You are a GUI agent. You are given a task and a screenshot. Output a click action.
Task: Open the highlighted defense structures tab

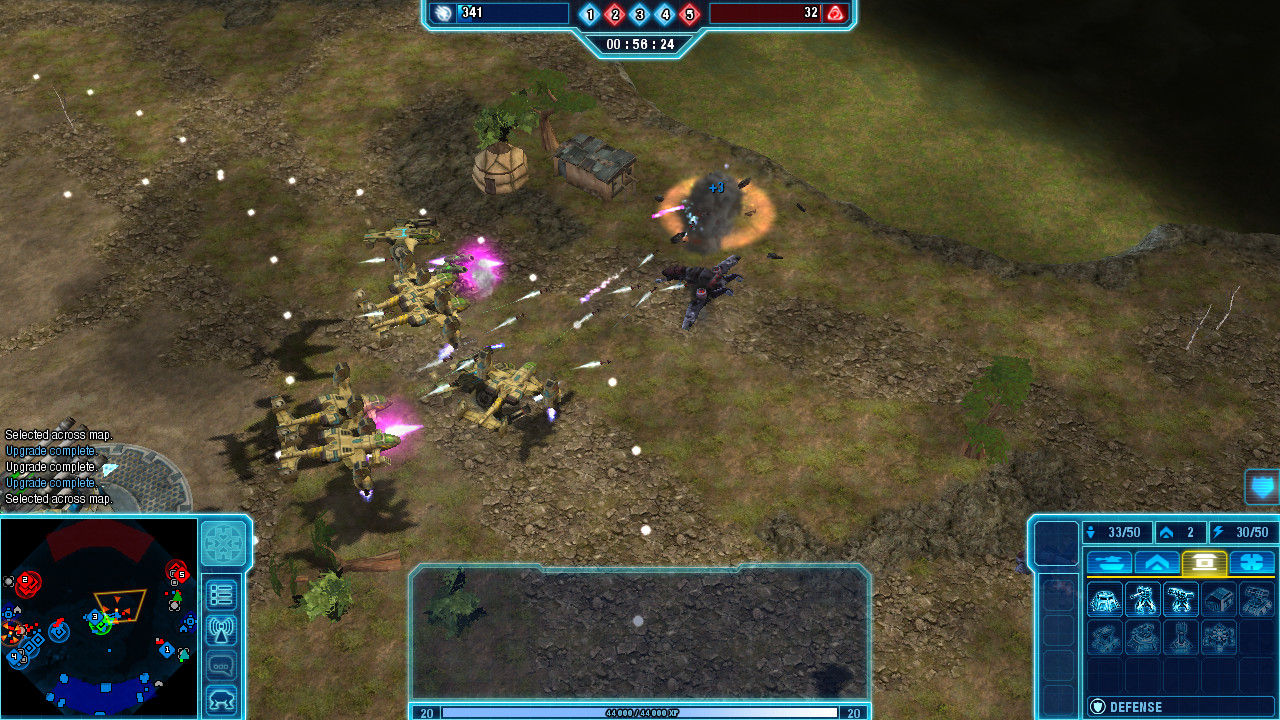1205,563
